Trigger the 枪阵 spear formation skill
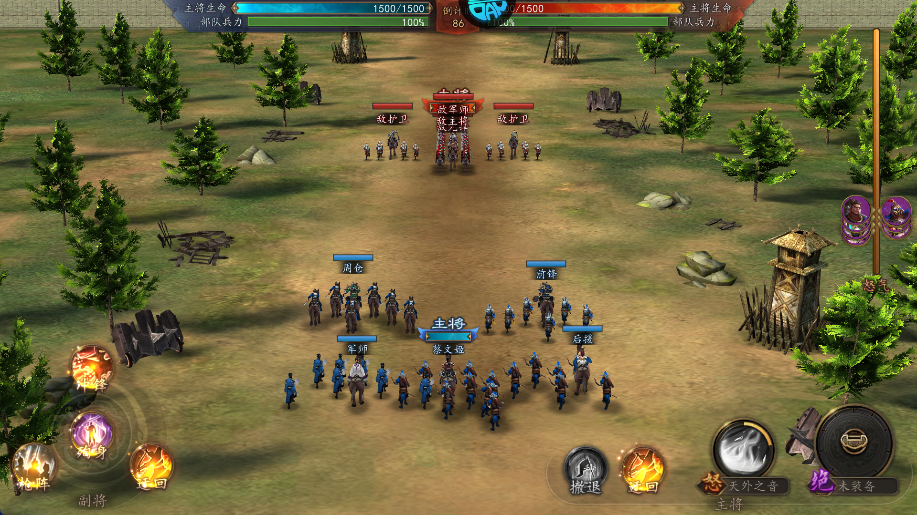Viewport: 917px width, 515px height. tap(34, 466)
